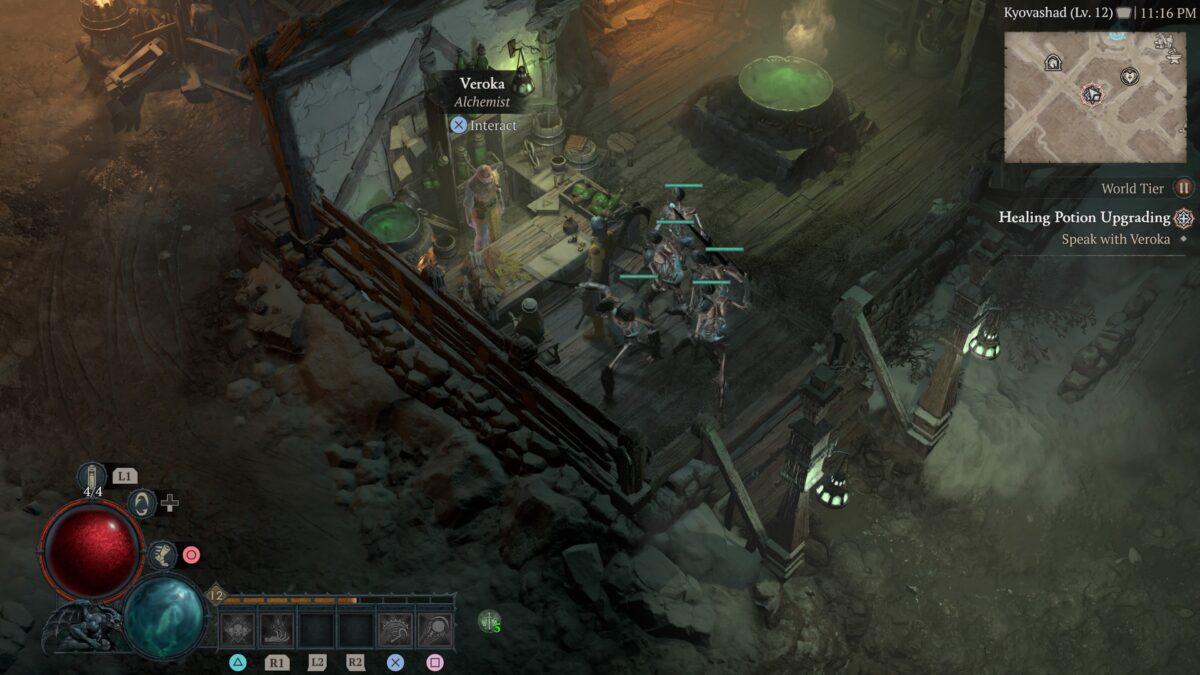Cast the skull skill in the first slot
This screenshot has width=1200, height=675.
coord(237,630)
